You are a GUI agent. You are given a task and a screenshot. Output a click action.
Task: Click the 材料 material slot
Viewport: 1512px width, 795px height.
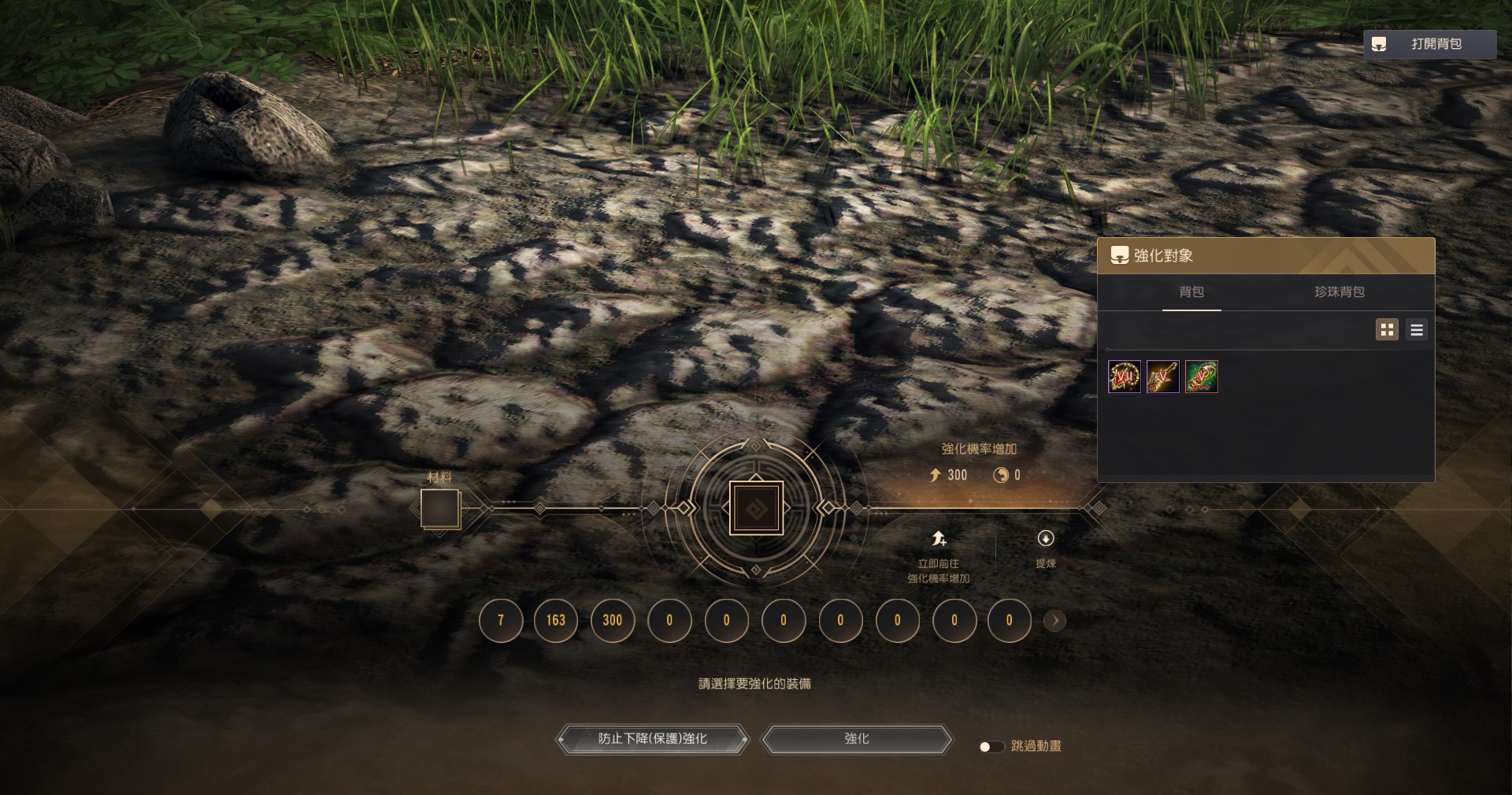click(439, 508)
